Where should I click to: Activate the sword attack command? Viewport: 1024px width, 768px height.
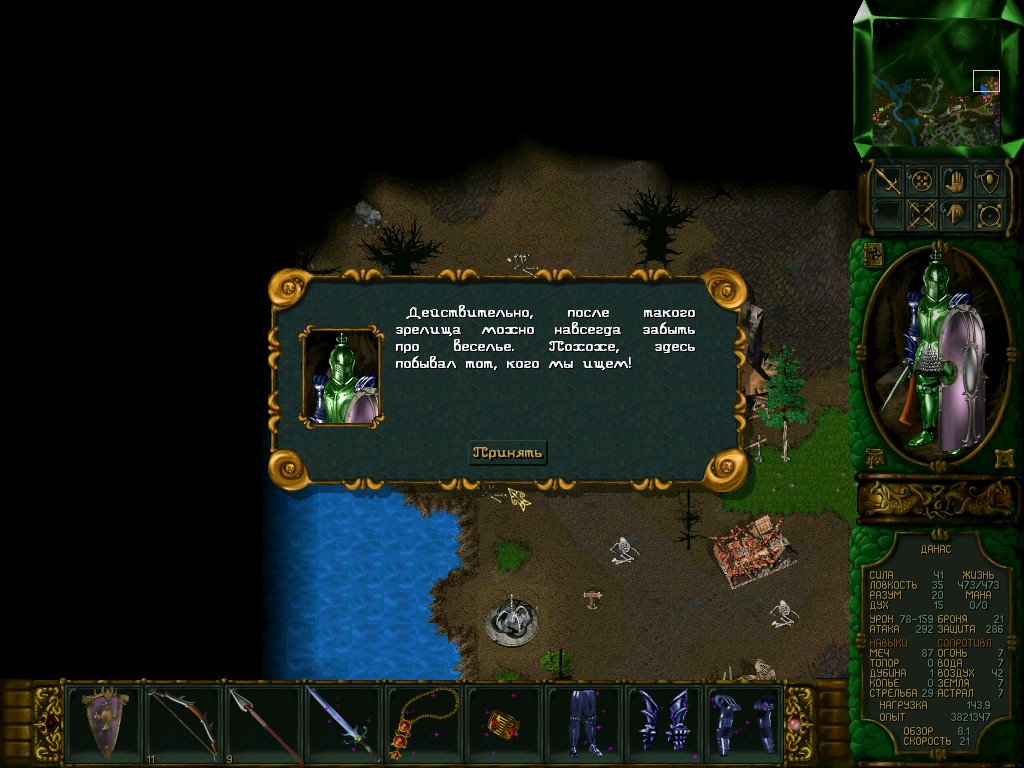887,181
